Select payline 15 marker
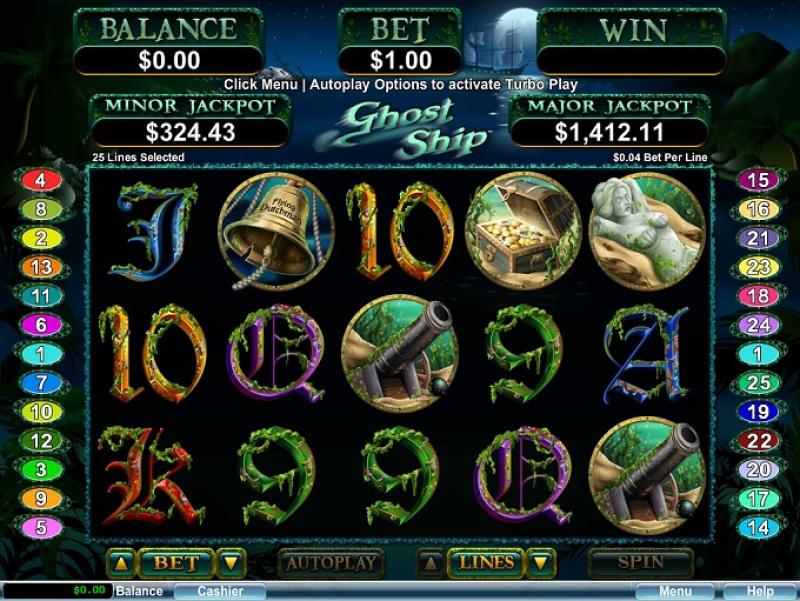 [x=757, y=181]
